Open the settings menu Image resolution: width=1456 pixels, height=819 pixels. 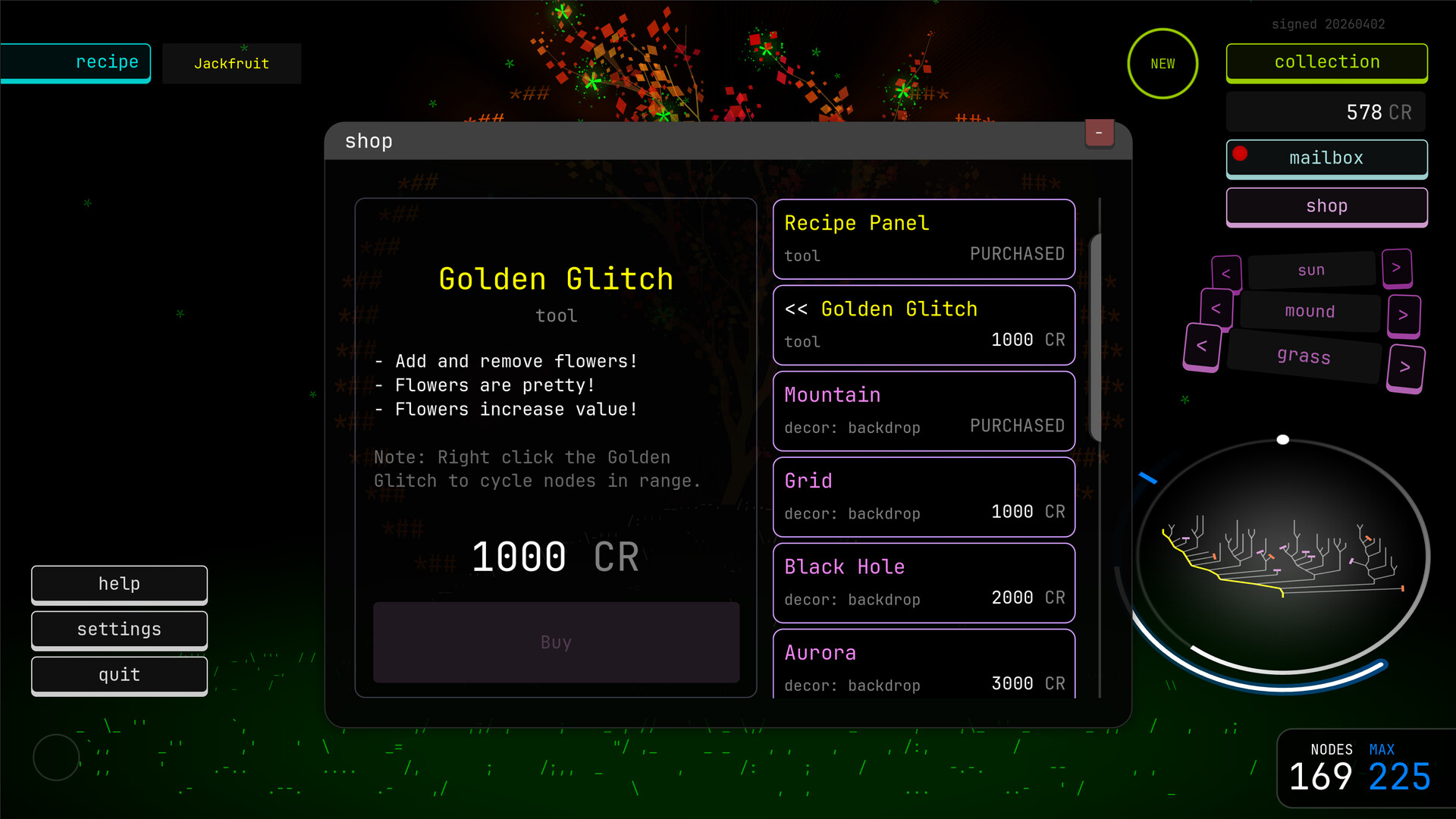119,629
